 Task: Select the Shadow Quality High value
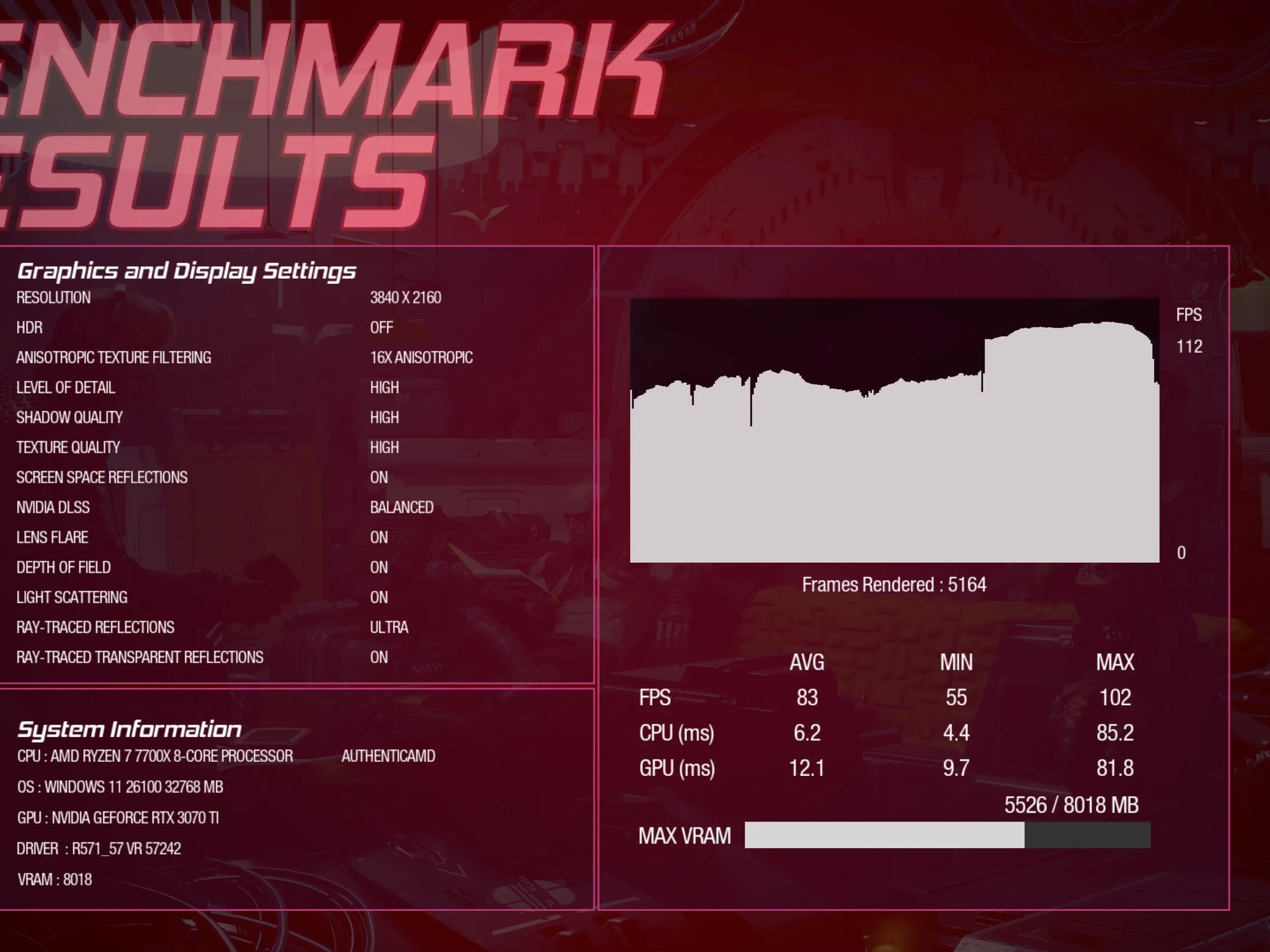click(384, 417)
